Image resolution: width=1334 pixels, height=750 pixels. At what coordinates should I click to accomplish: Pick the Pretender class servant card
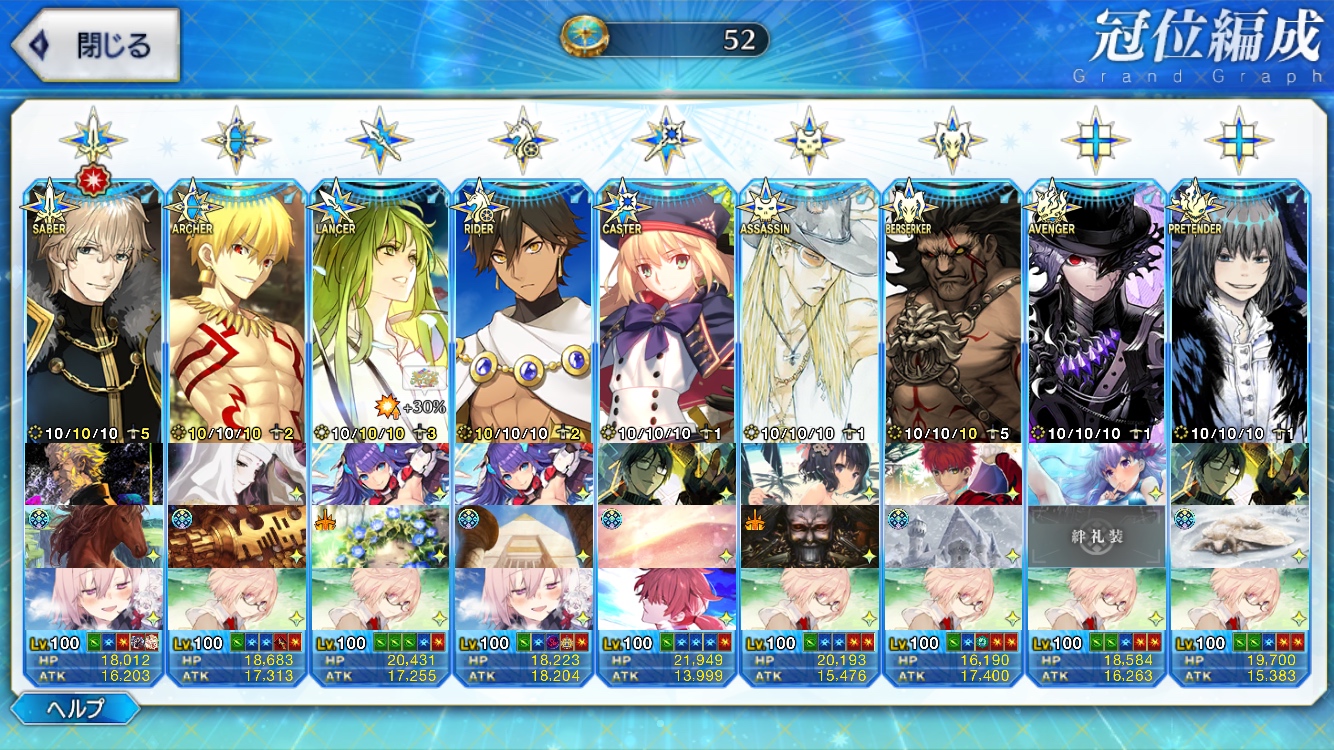tap(1239, 310)
